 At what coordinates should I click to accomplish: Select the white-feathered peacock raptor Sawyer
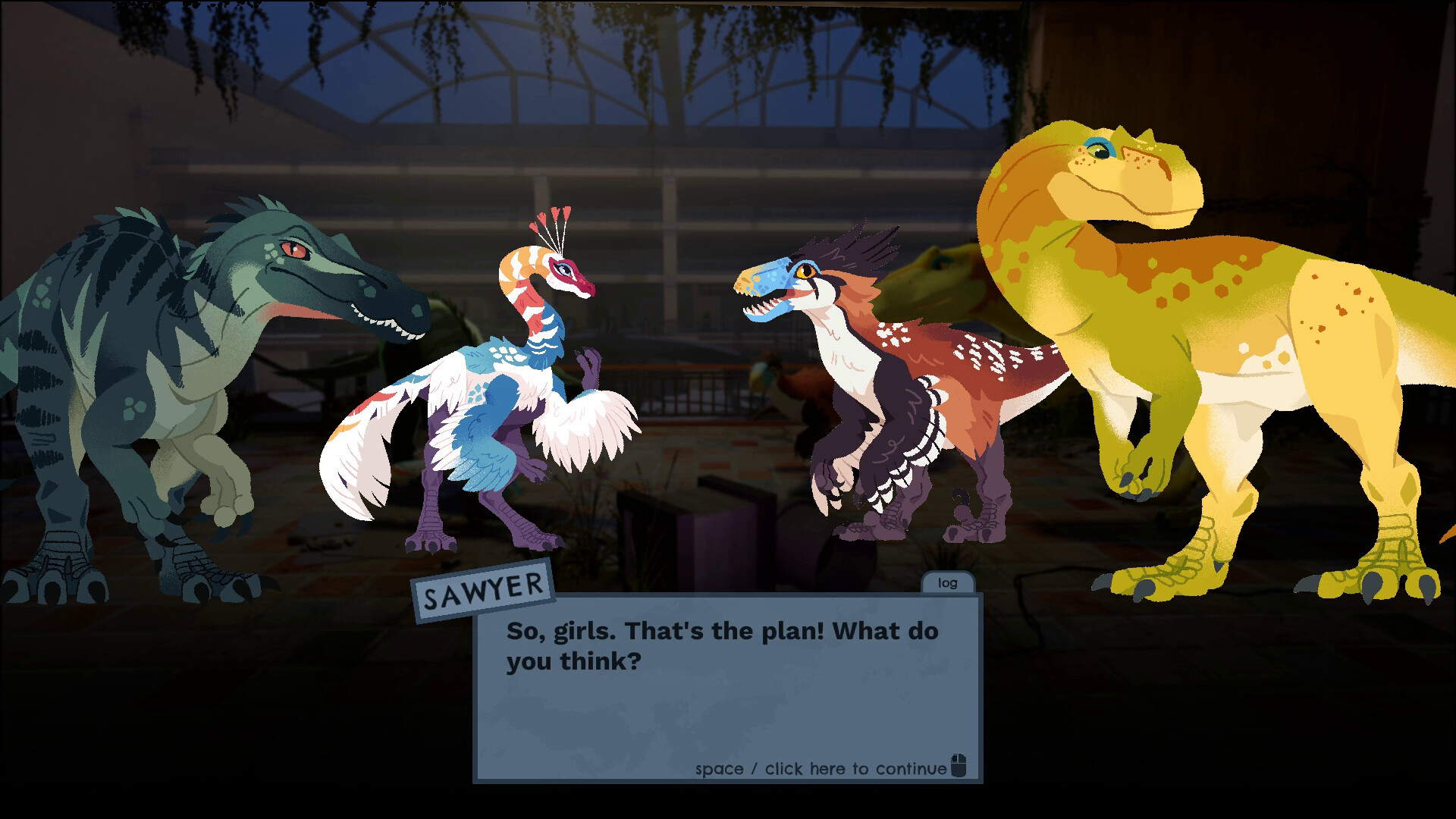coord(508,394)
